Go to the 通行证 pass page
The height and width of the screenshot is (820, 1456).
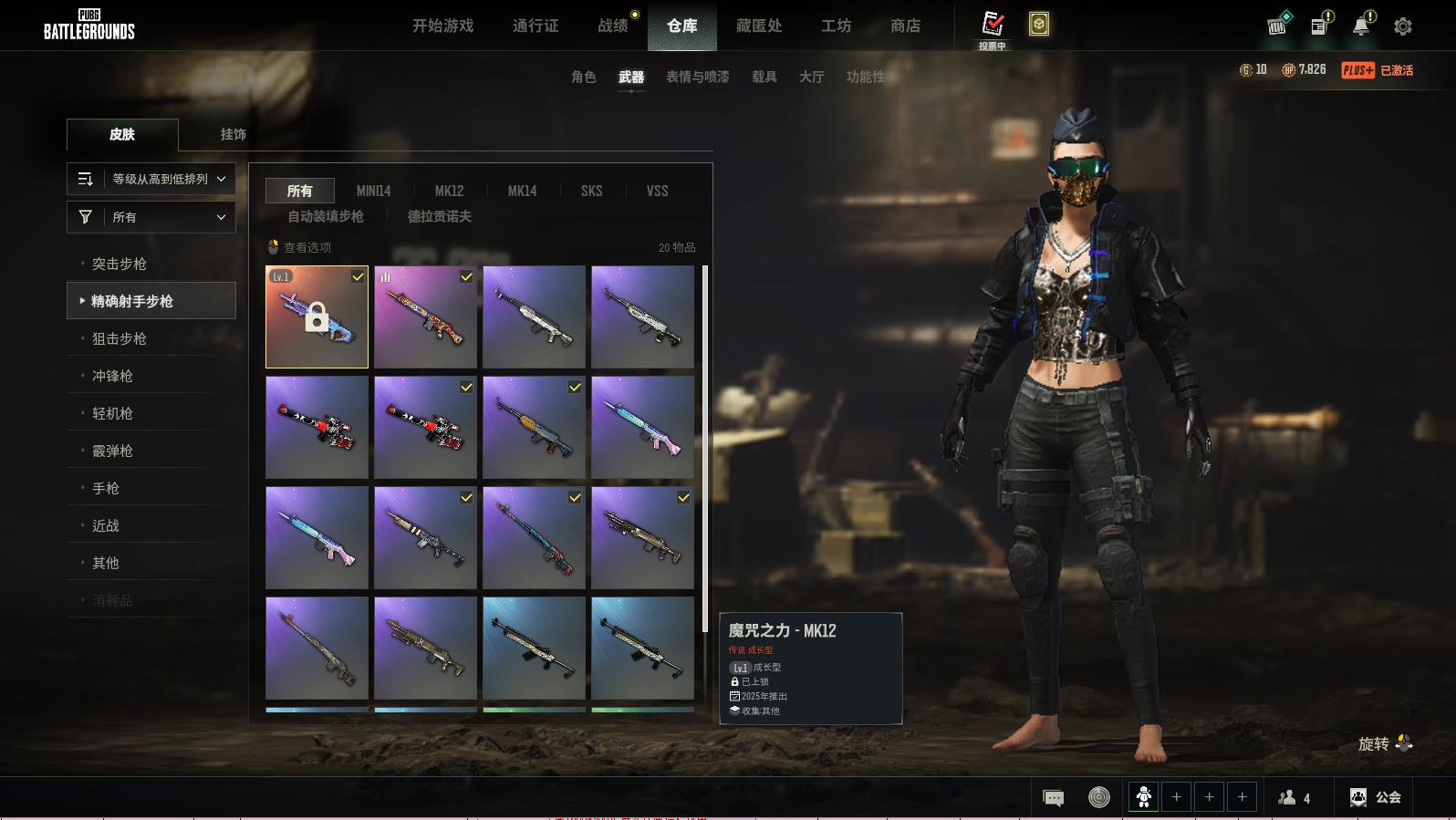point(536,26)
